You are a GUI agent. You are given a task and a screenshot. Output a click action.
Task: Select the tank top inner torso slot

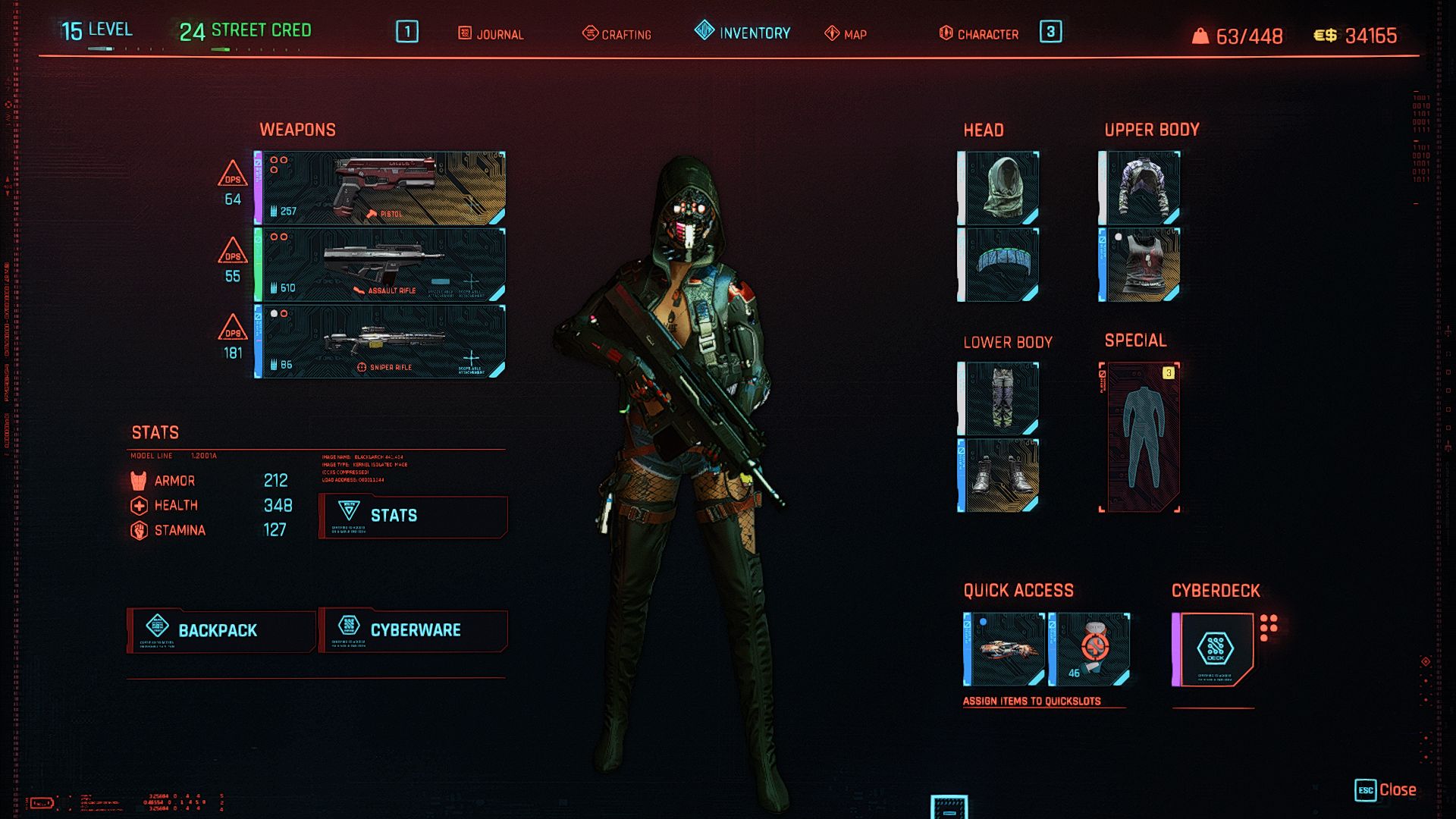(x=1140, y=265)
